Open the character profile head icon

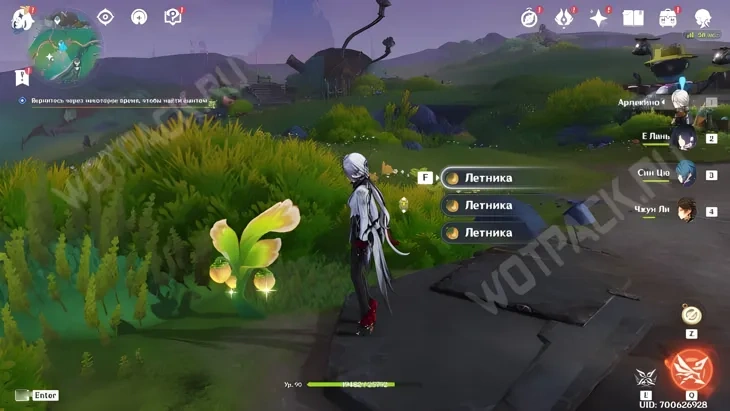point(702,17)
